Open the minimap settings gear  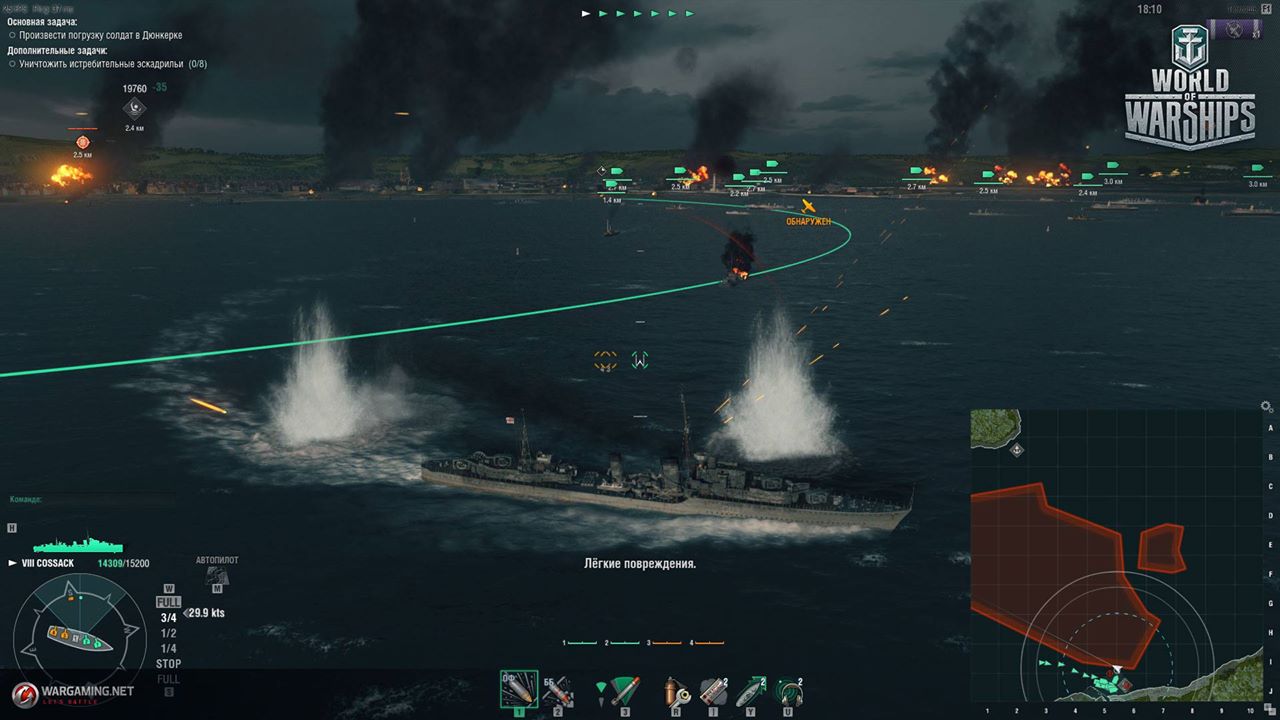coord(1266,407)
